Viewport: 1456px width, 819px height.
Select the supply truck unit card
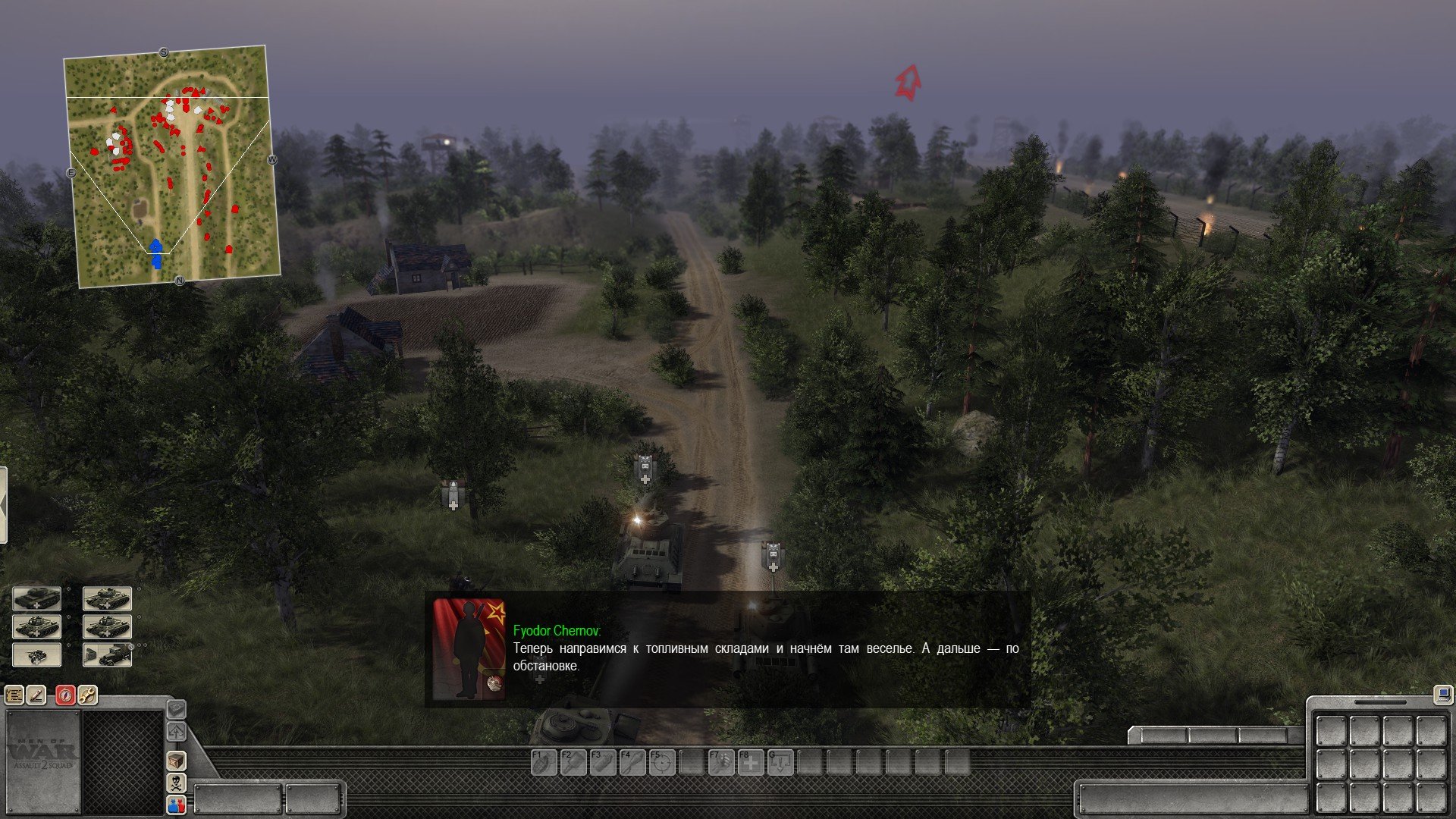[107, 655]
